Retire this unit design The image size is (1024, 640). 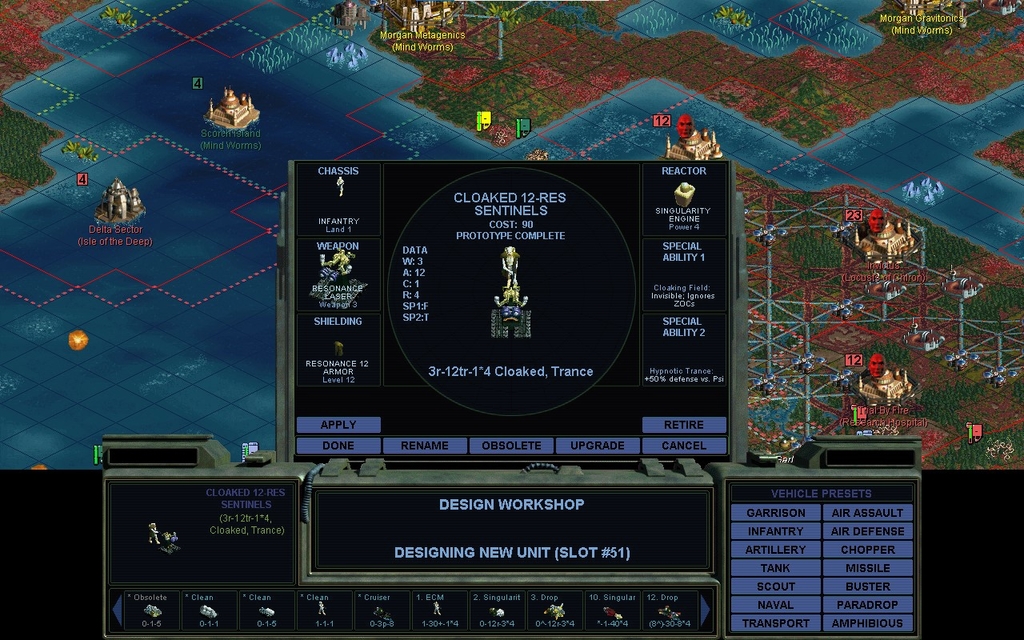(x=684, y=425)
